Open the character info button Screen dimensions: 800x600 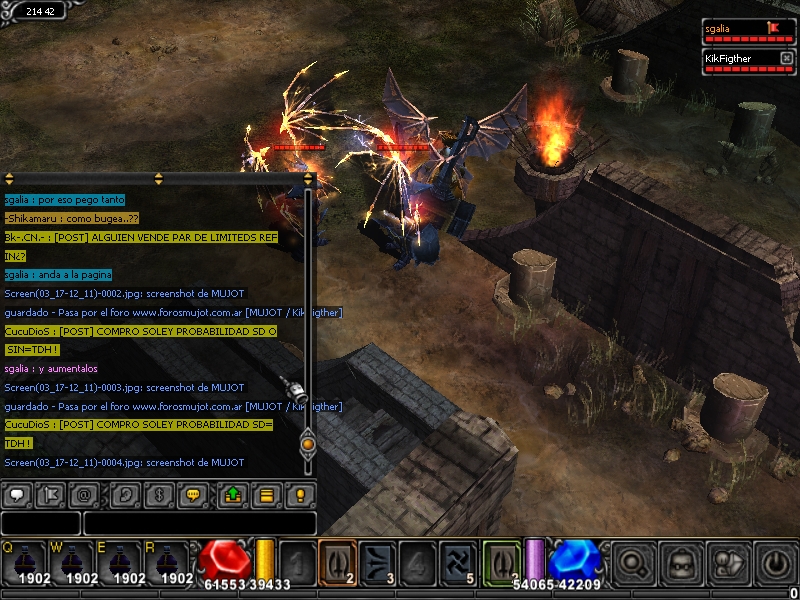(729, 564)
